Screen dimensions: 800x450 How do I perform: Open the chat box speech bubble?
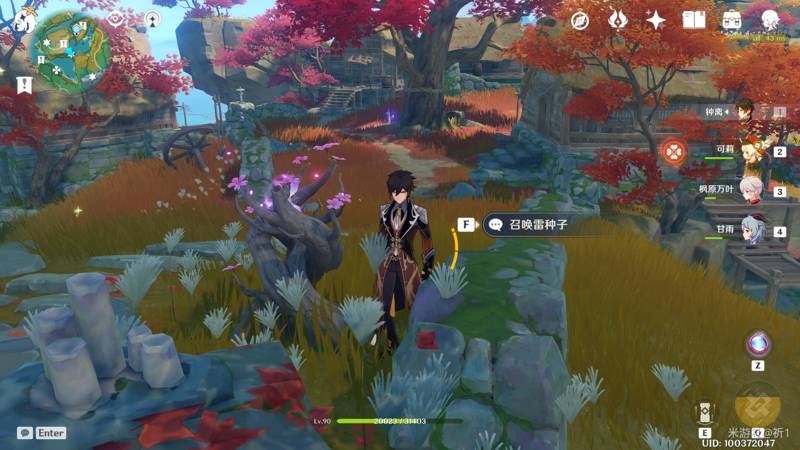pyautogui.click(x=24, y=433)
